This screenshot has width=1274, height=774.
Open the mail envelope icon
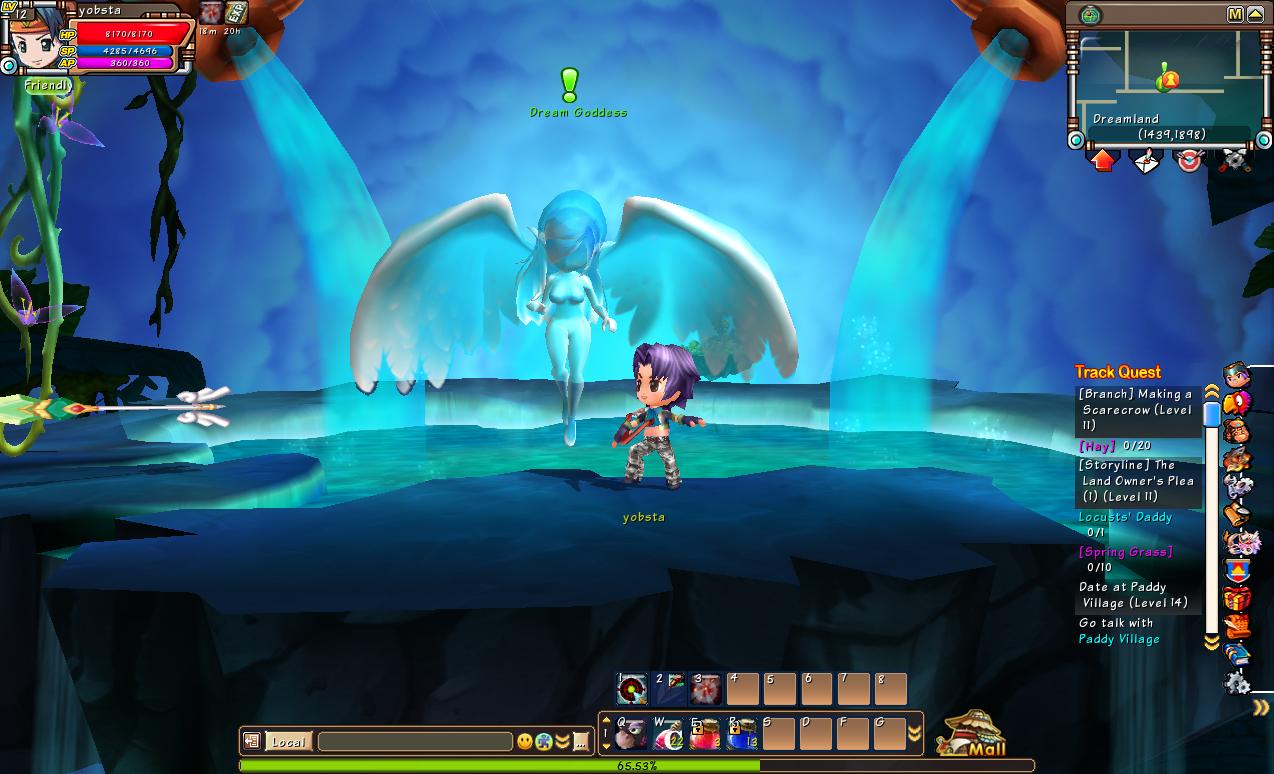(x=1145, y=160)
